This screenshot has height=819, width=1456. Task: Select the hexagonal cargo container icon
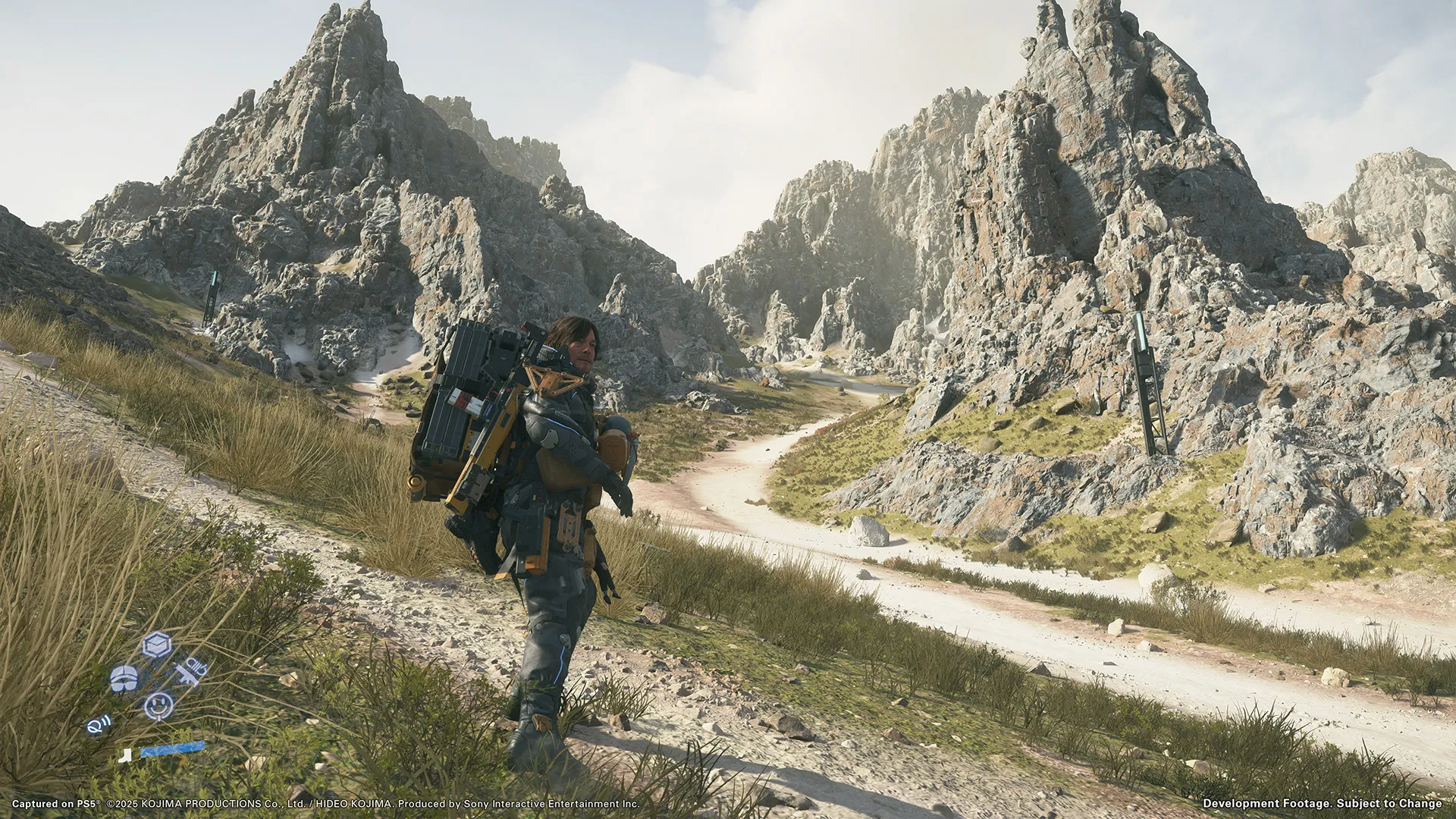pos(155,645)
